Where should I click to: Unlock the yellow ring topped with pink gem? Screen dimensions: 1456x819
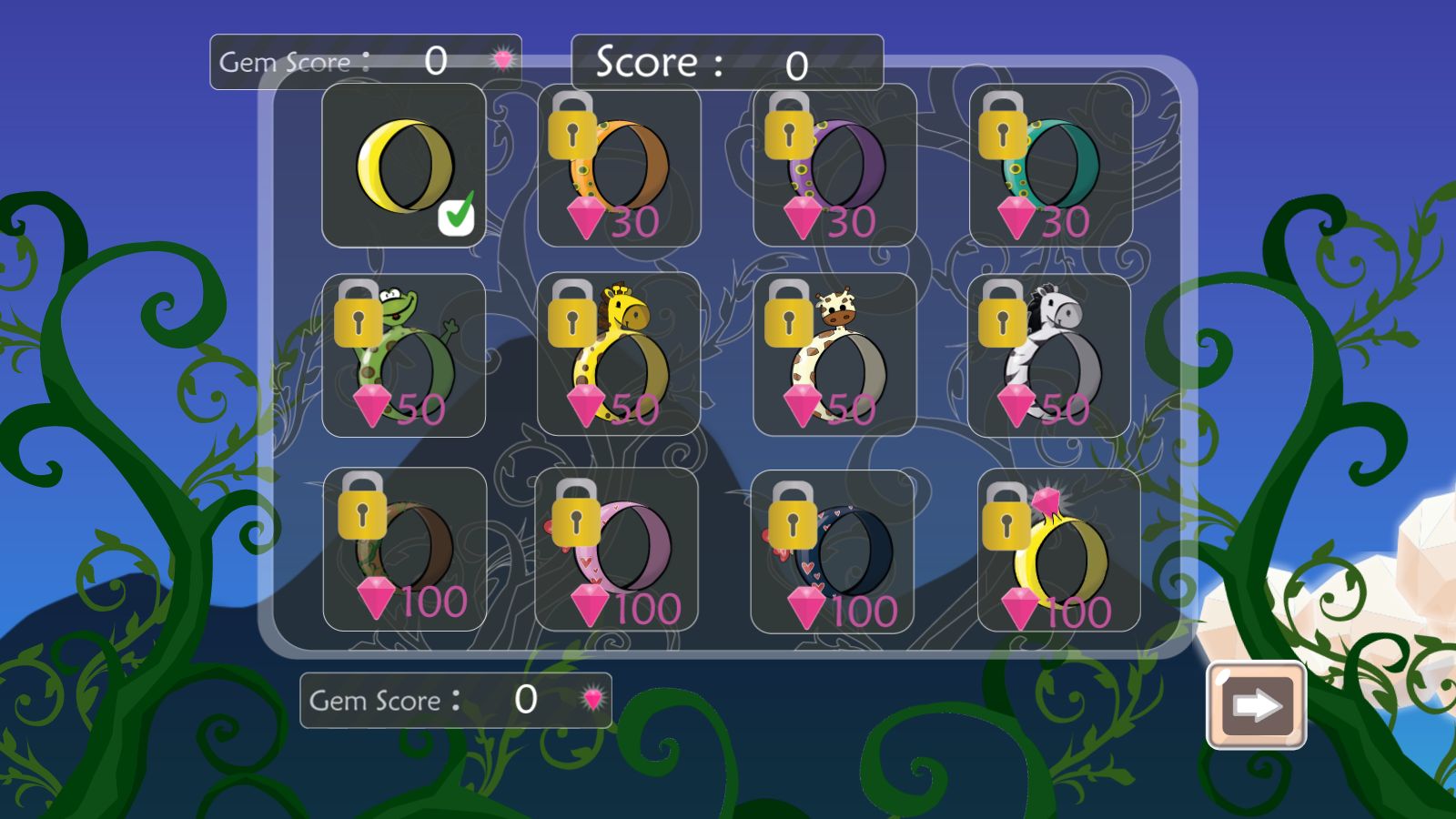tap(1058, 551)
